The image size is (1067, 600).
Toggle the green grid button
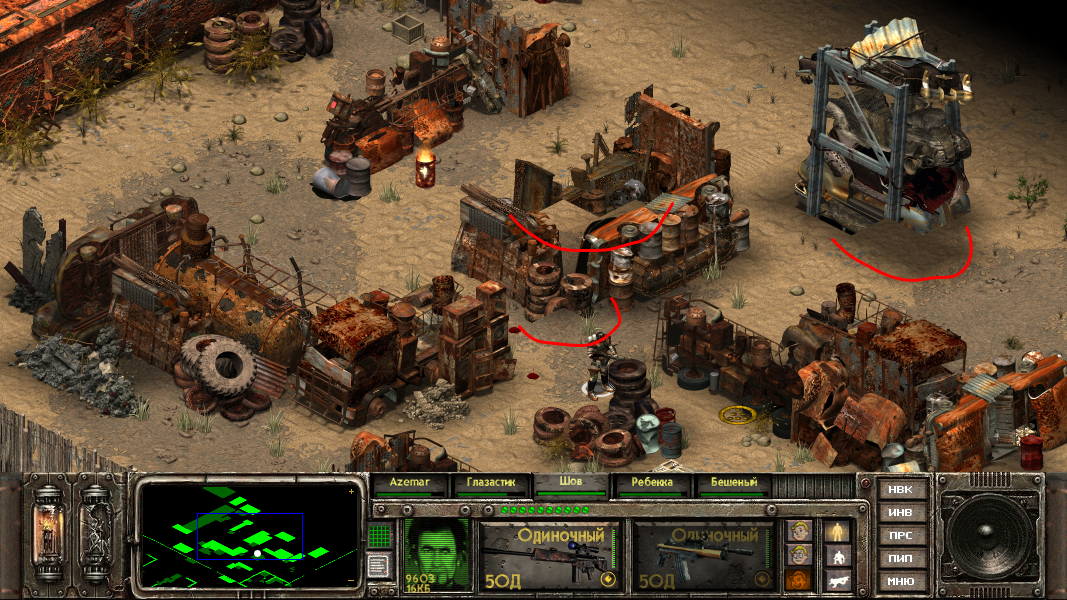tap(379, 536)
